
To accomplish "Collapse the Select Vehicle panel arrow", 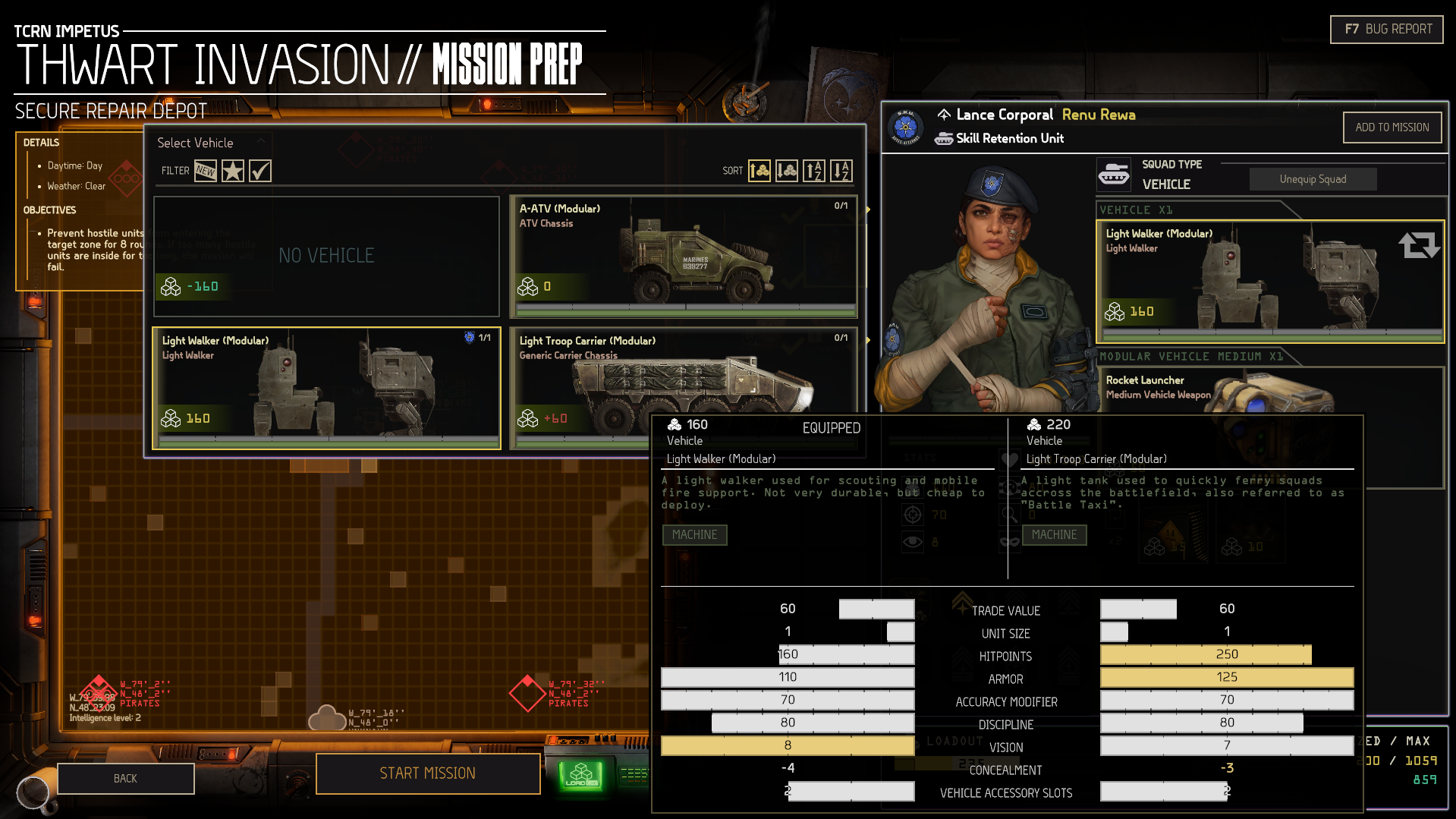I will (x=261, y=141).
